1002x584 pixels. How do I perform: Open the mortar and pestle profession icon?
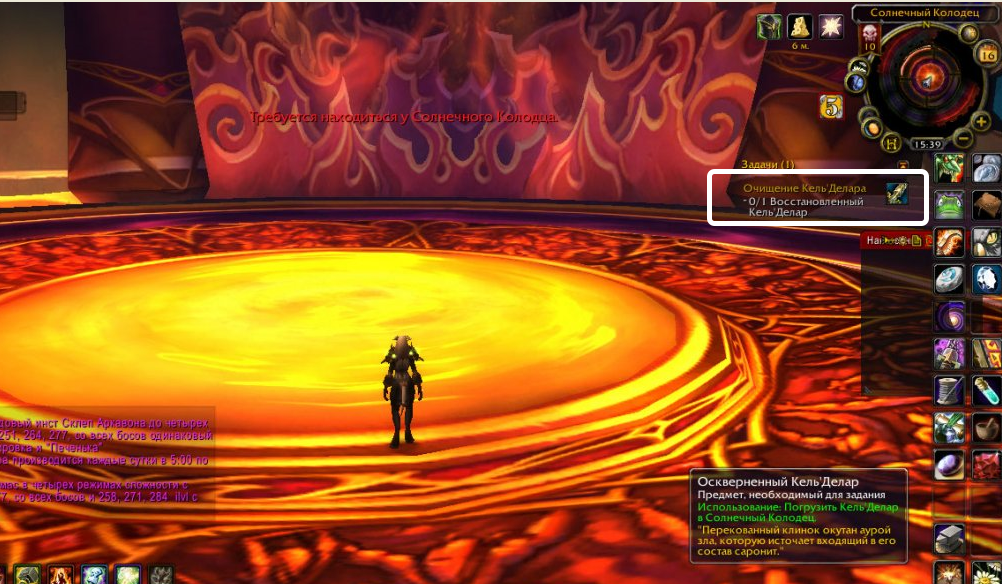[x=987, y=427]
